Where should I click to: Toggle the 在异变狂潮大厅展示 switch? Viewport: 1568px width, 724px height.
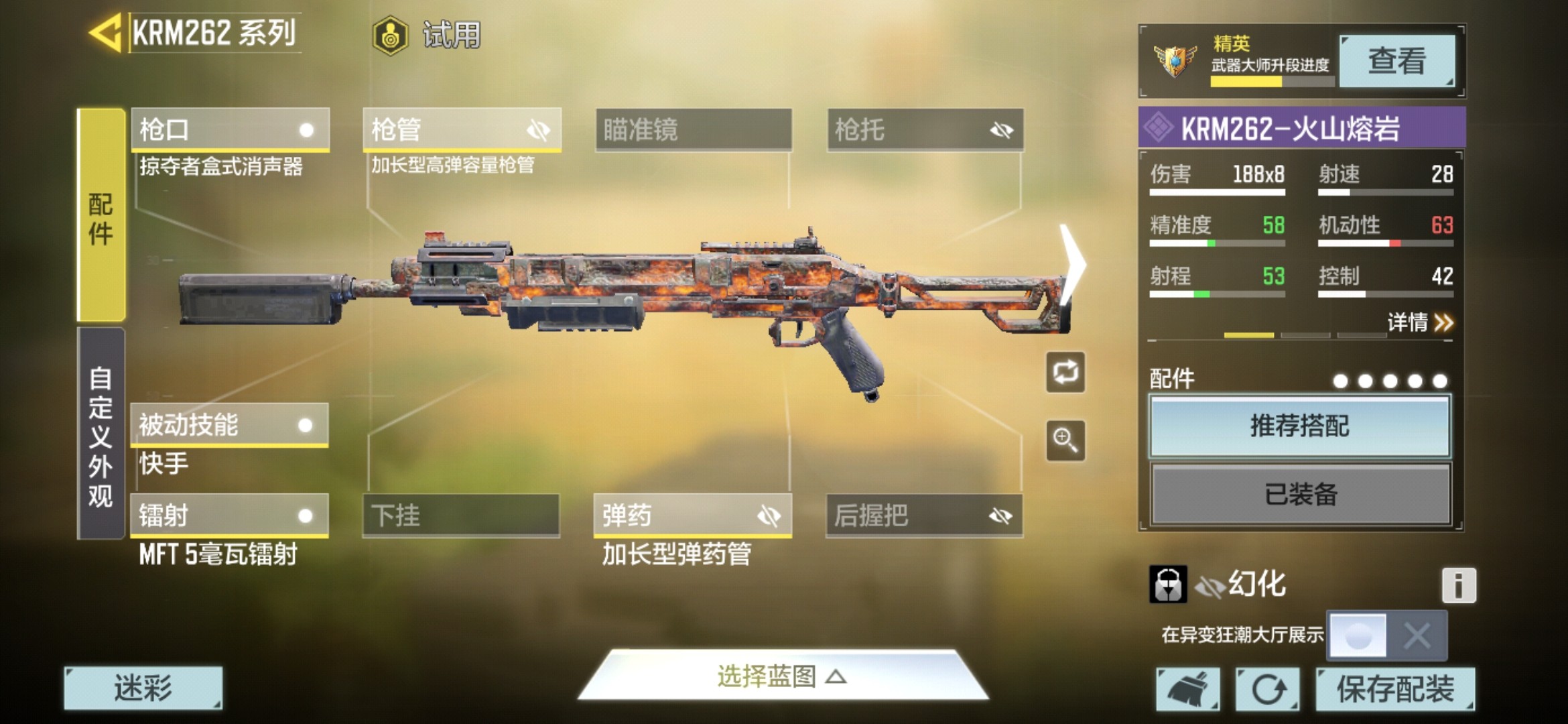(x=1387, y=635)
